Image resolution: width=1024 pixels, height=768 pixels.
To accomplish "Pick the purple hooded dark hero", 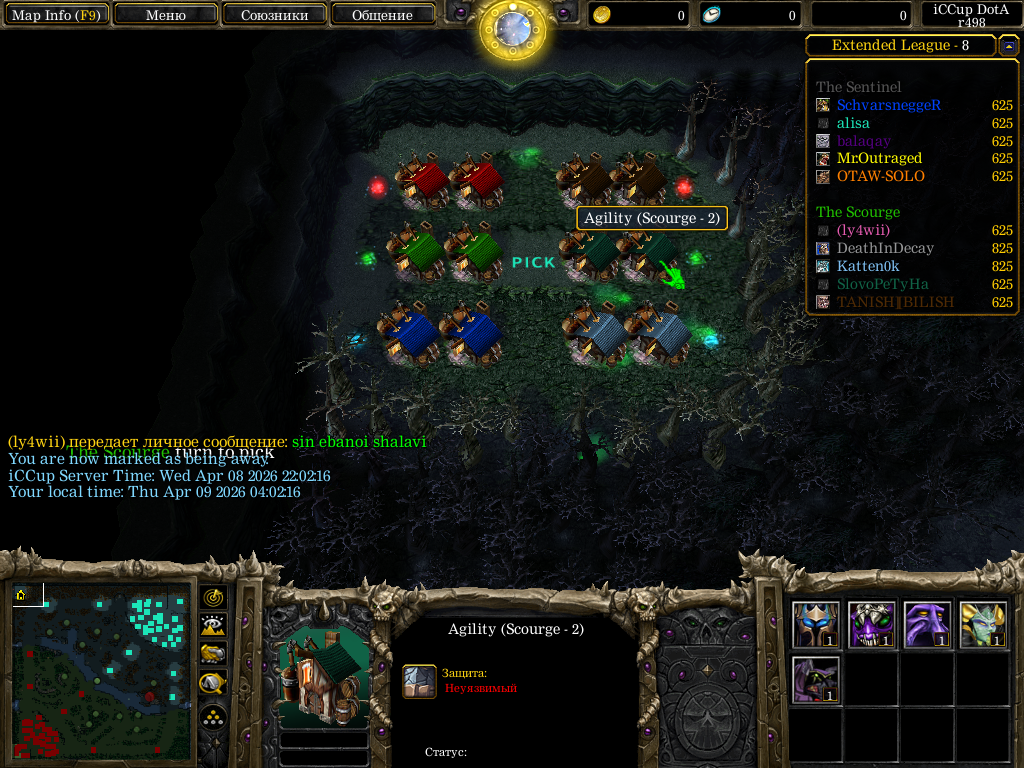I will click(816, 680).
